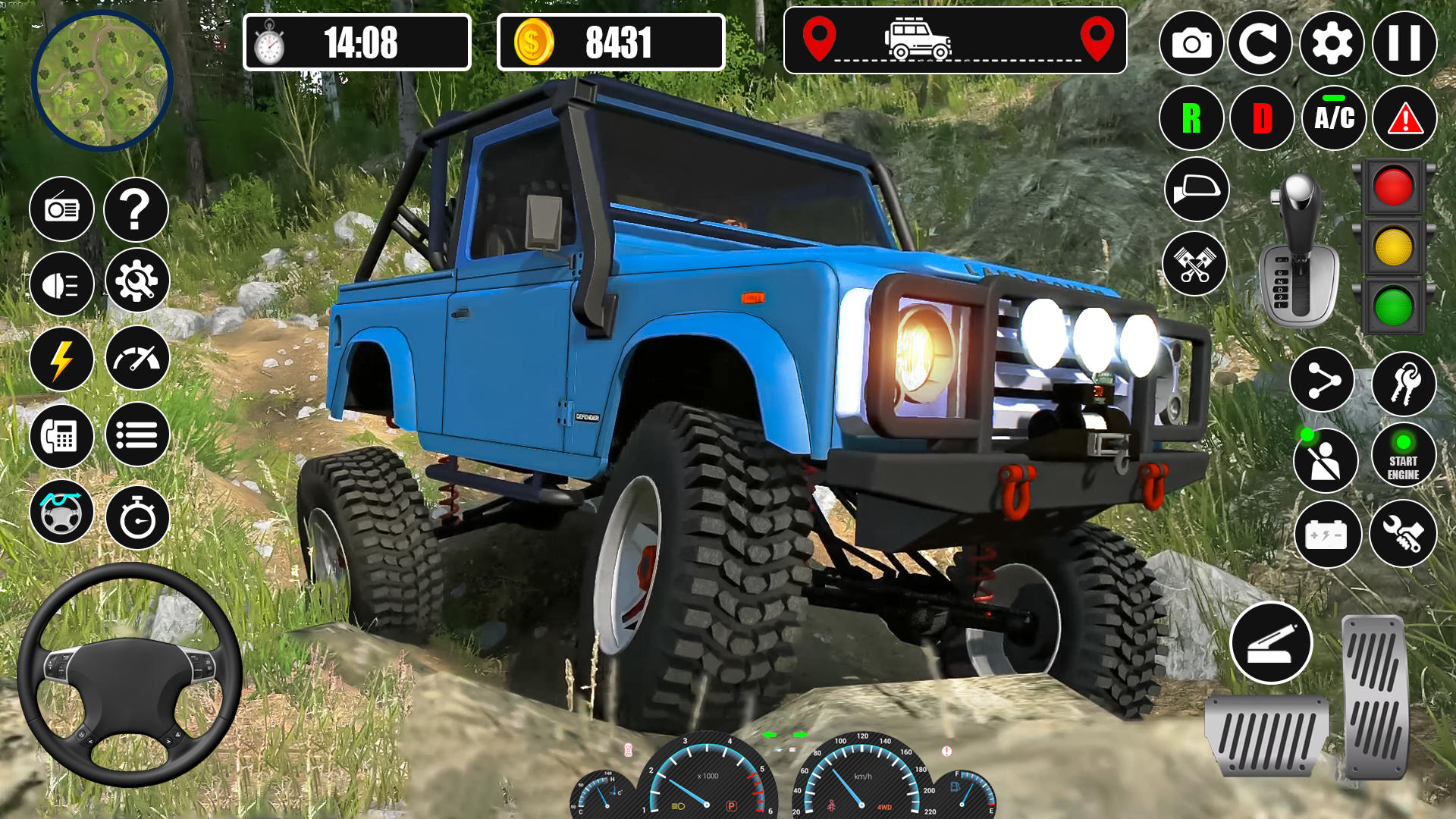
Task: Open the in-game radio
Action: click(x=62, y=209)
